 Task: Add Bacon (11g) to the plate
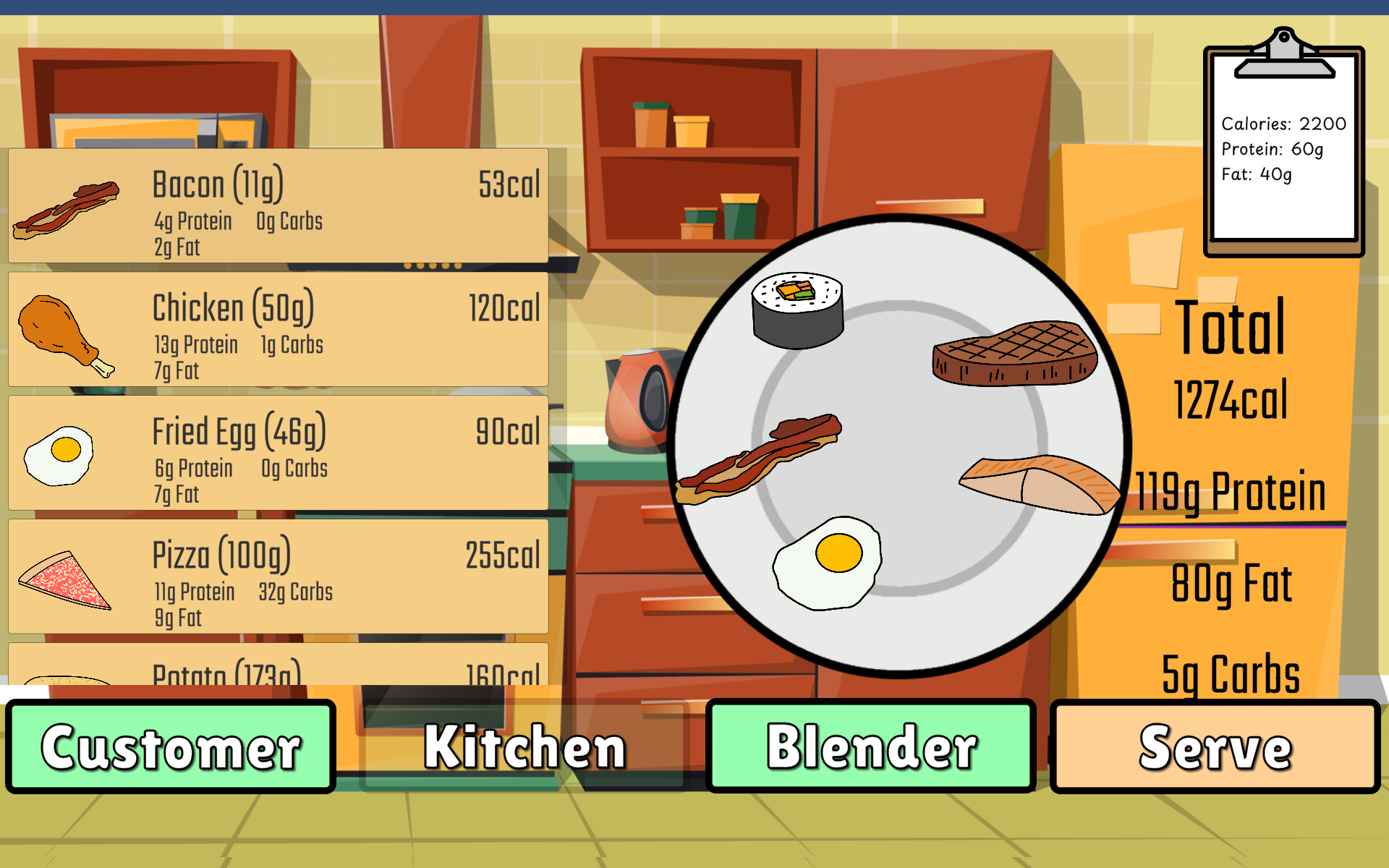[278, 206]
